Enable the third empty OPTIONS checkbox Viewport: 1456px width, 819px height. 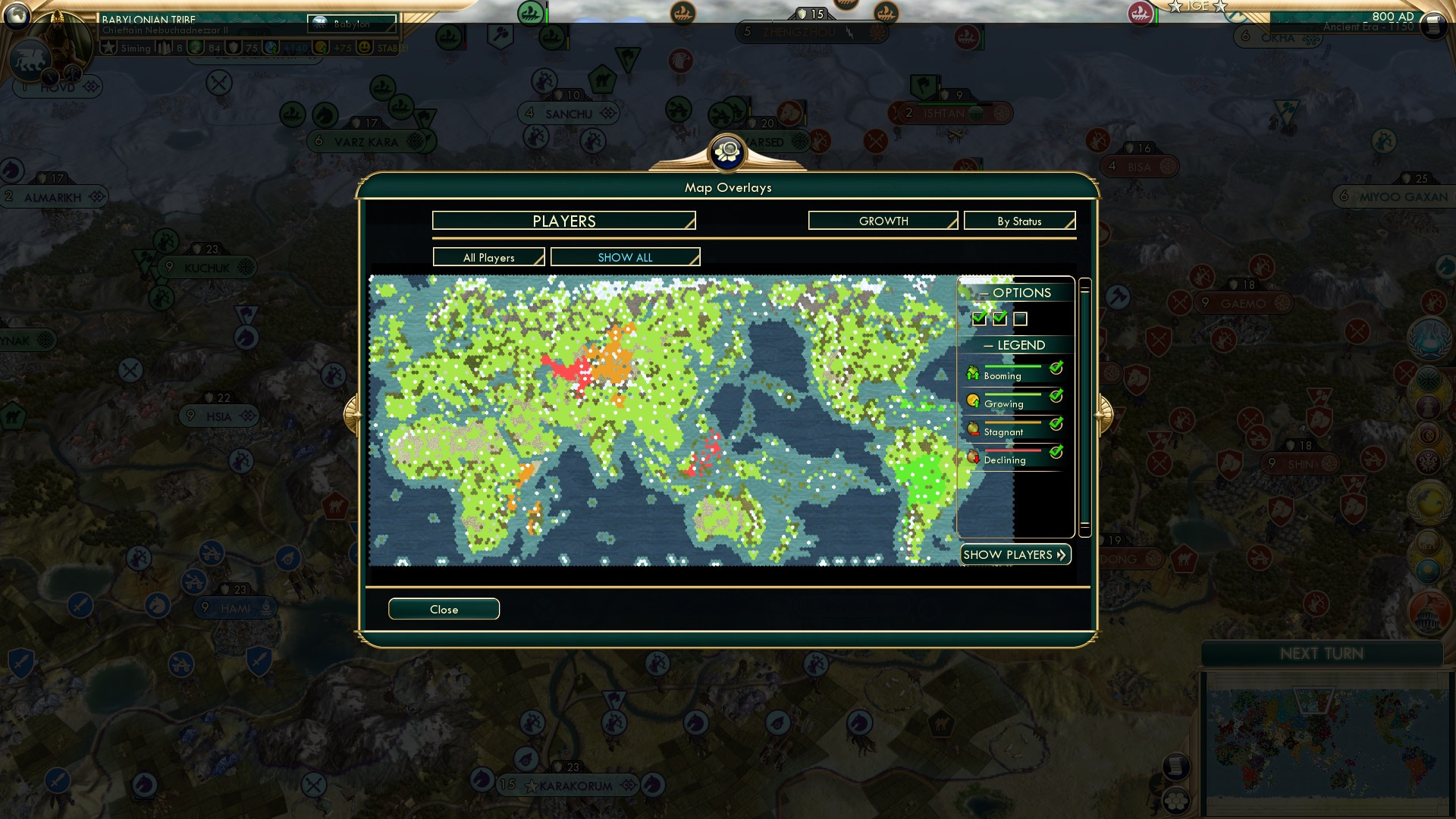click(1021, 319)
